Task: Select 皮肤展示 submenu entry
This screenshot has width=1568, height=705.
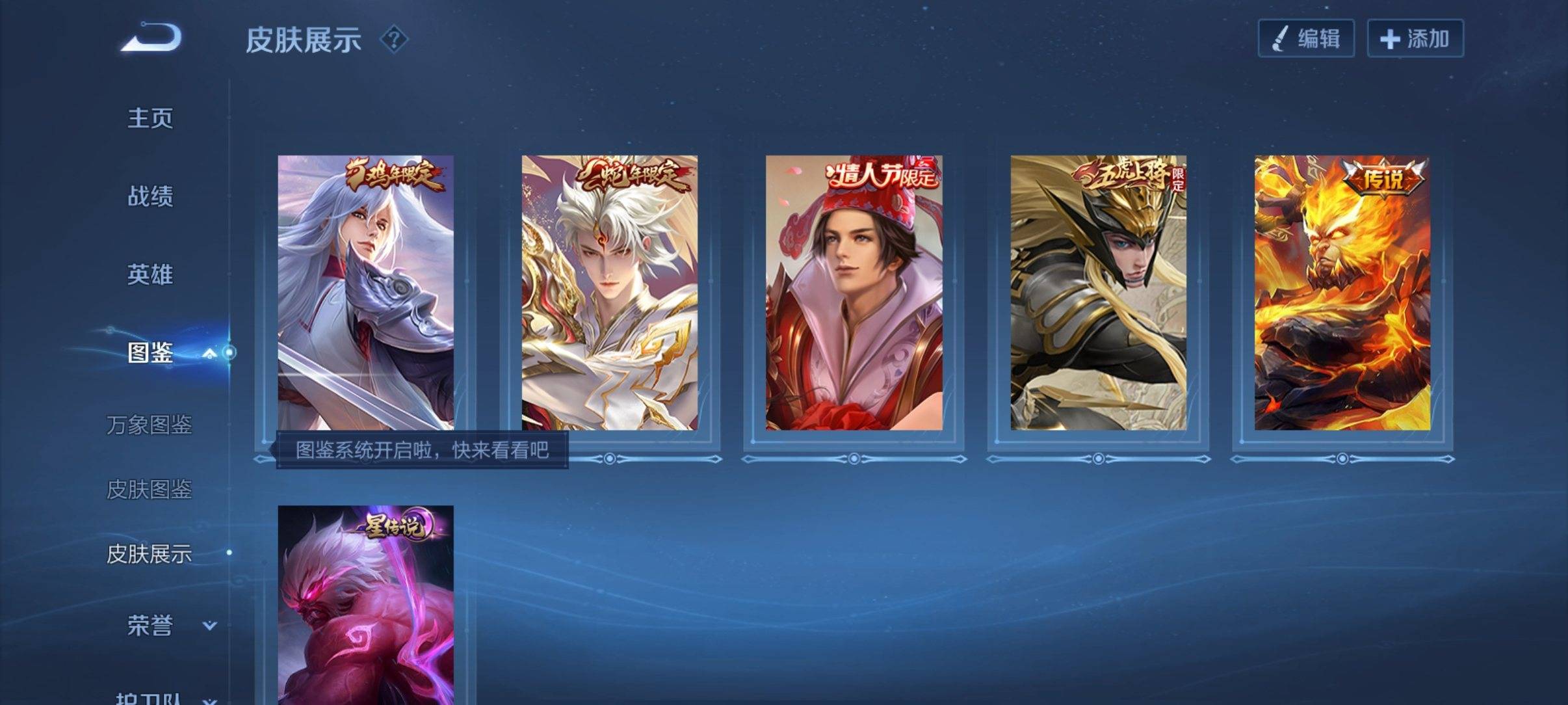Action: (x=149, y=554)
